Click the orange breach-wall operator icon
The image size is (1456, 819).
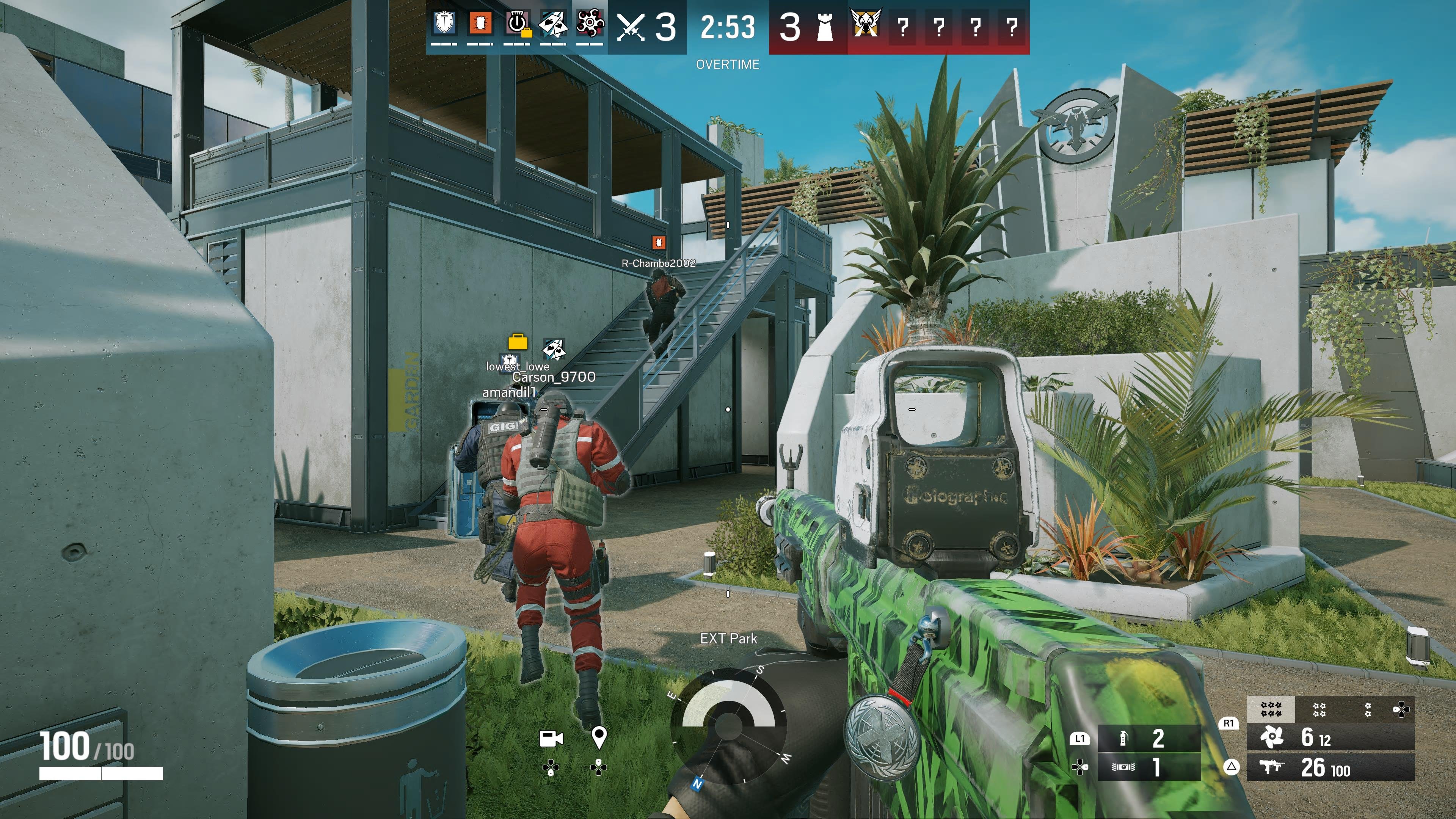click(480, 24)
